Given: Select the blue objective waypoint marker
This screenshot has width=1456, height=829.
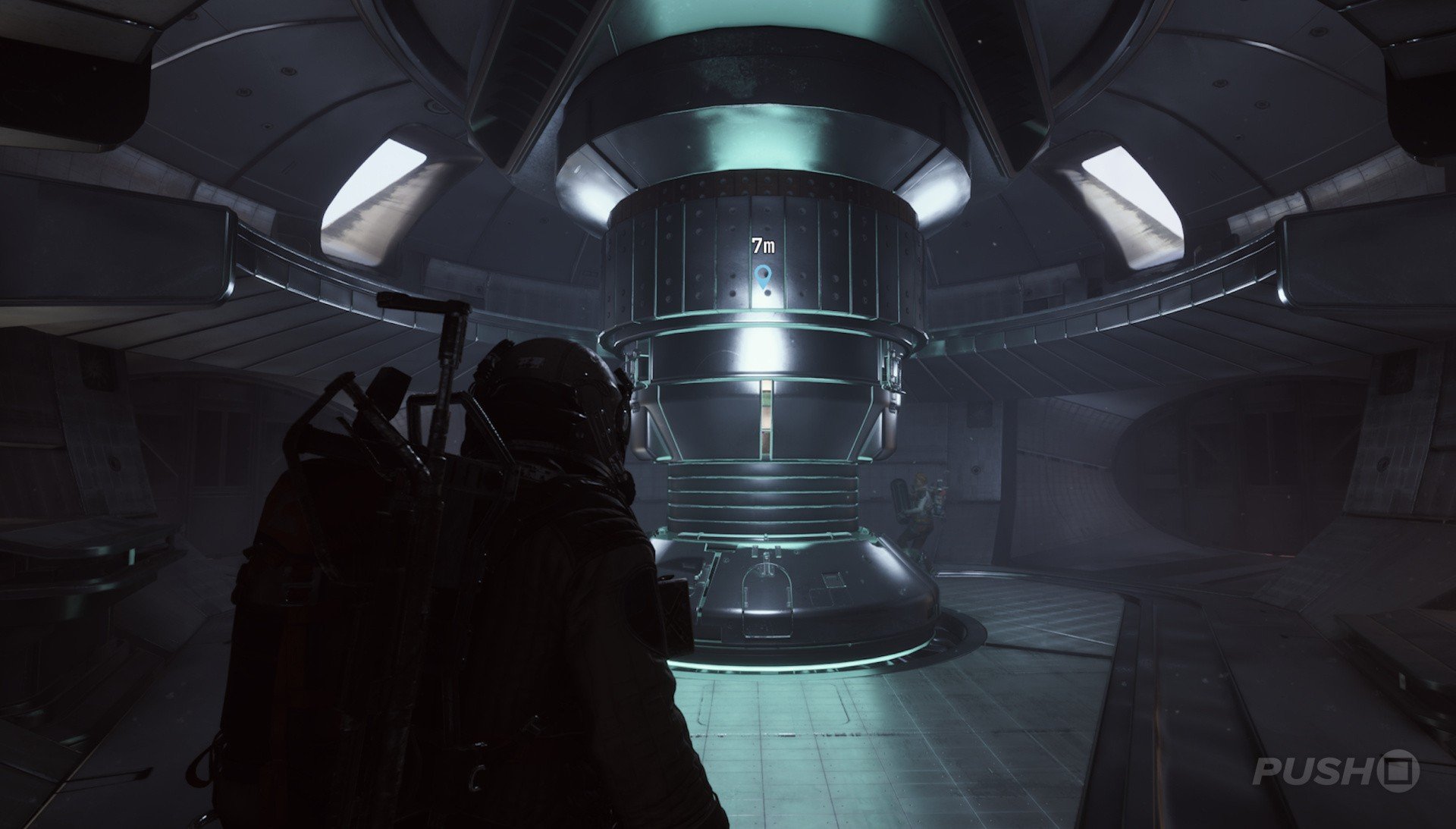Looking at the screenshot, I should (x=763, y=276).
